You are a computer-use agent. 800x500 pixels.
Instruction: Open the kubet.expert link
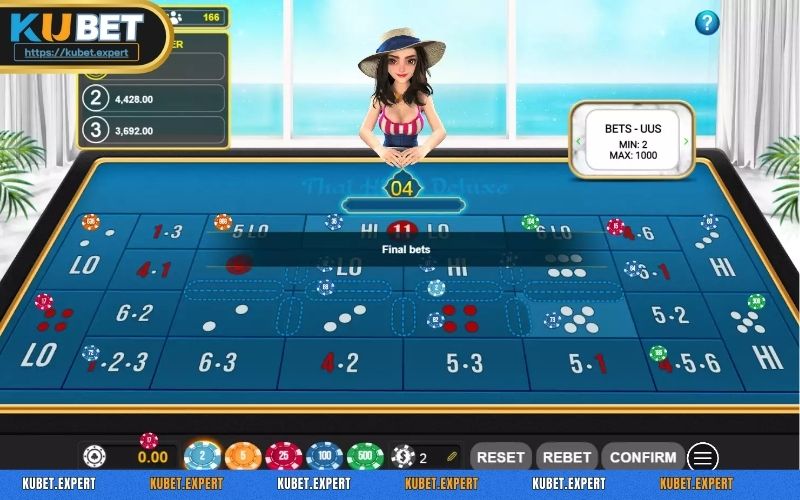pyautogui.click(x=77, y=52)
